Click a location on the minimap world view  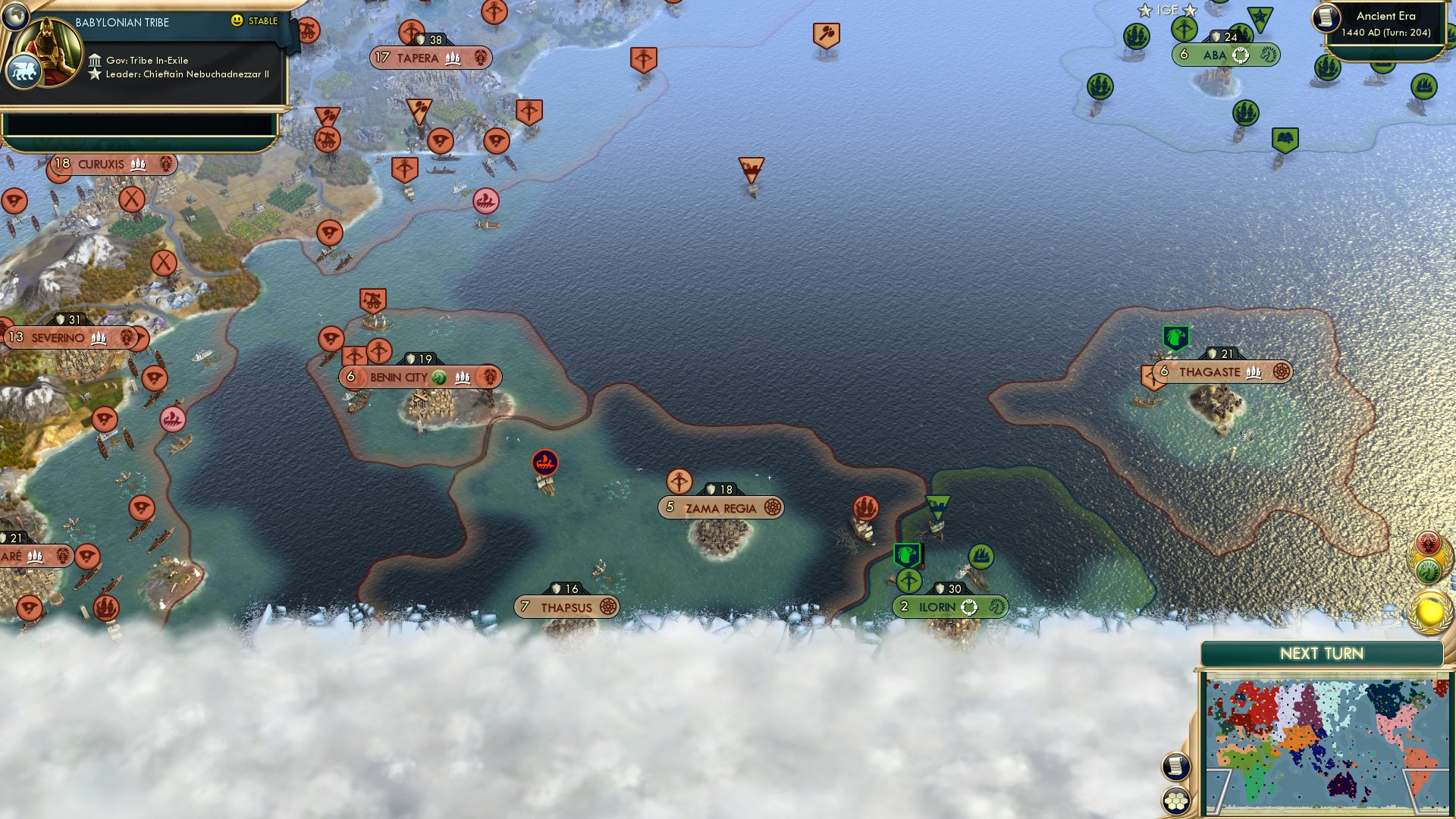tap(1327, 736)
